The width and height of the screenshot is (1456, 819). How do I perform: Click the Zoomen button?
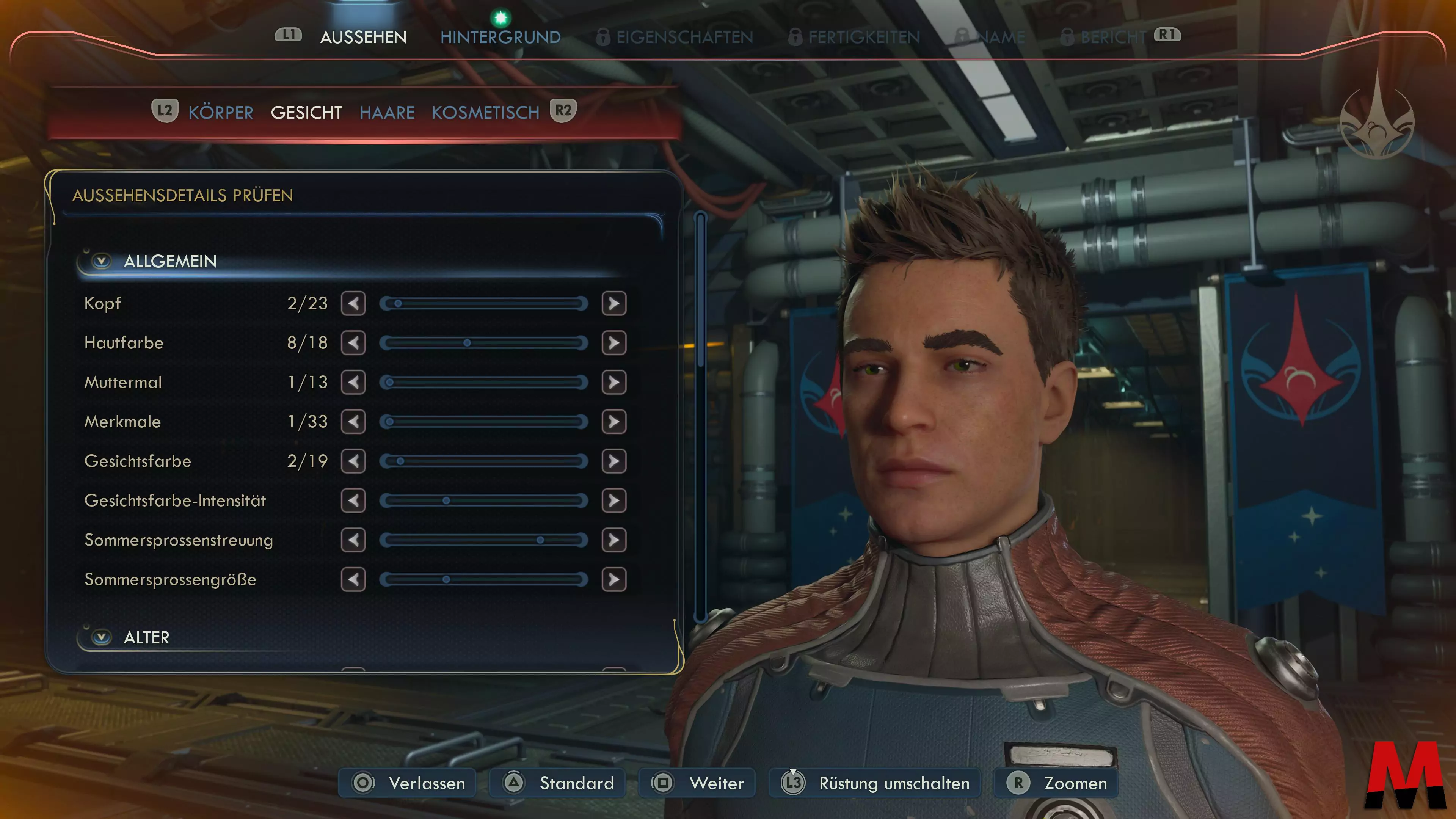click(1056, 783)
